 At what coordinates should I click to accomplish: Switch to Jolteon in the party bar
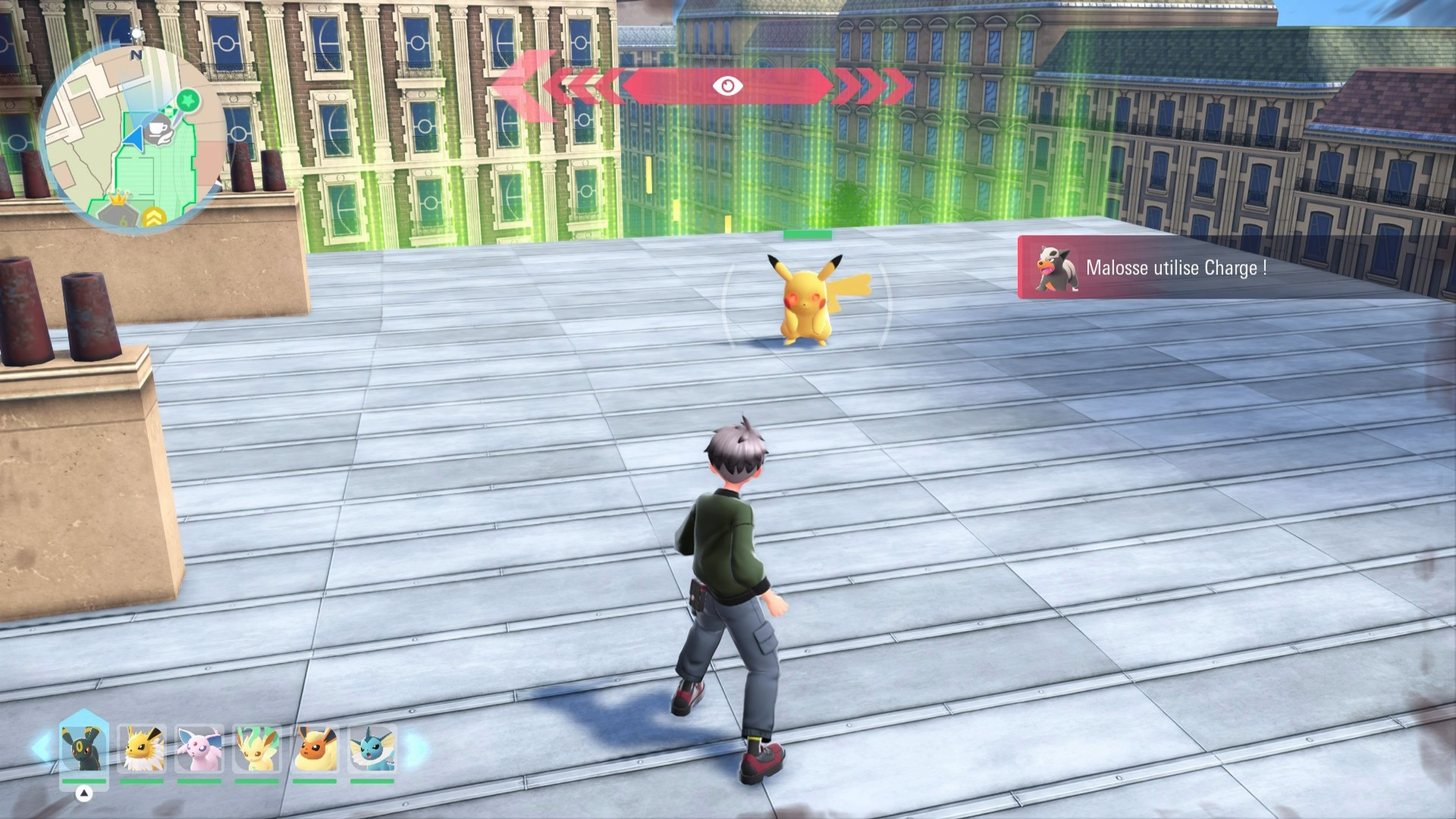[142, 748]
